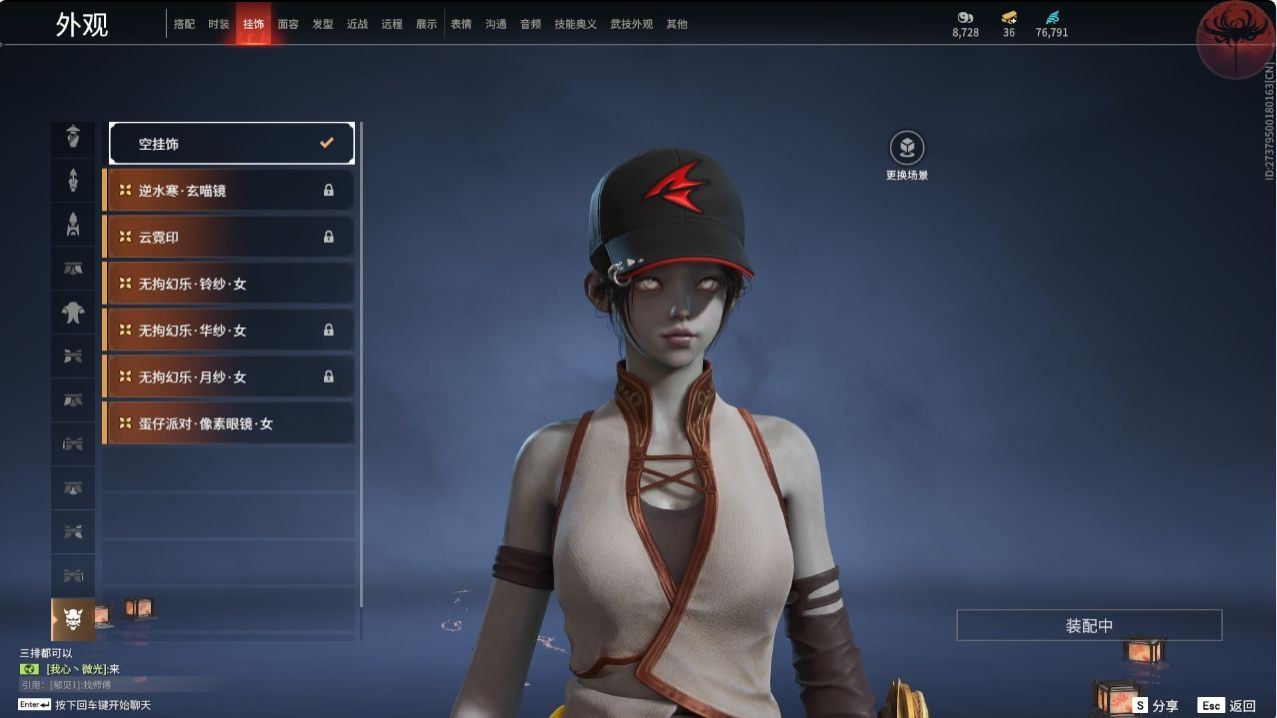This screenshot has height=718, width=1277.
Task: Switch to the 发型 tab
Action: click(x=323, y=24)
